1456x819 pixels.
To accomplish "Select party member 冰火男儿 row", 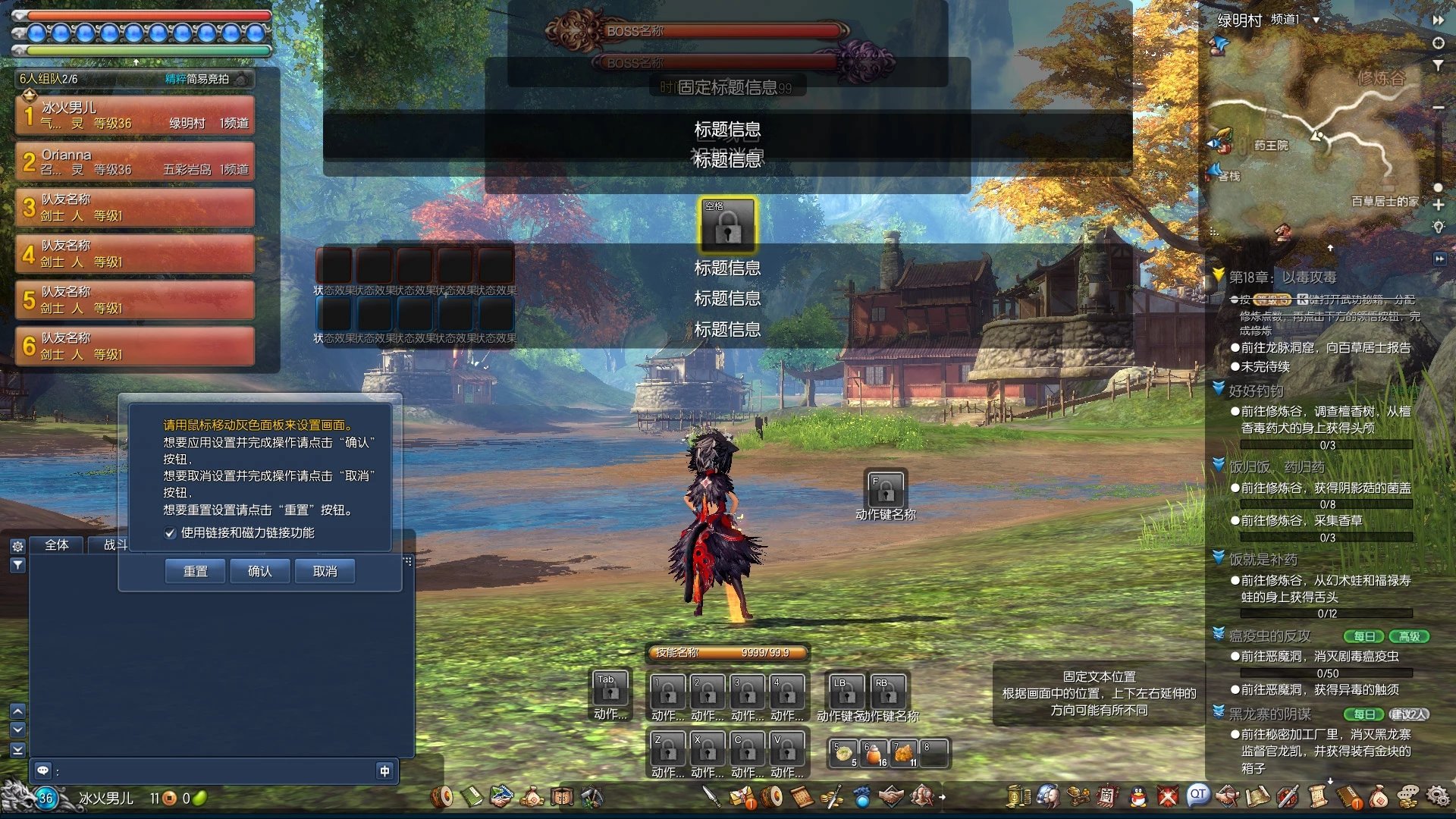I will [135, 115].
